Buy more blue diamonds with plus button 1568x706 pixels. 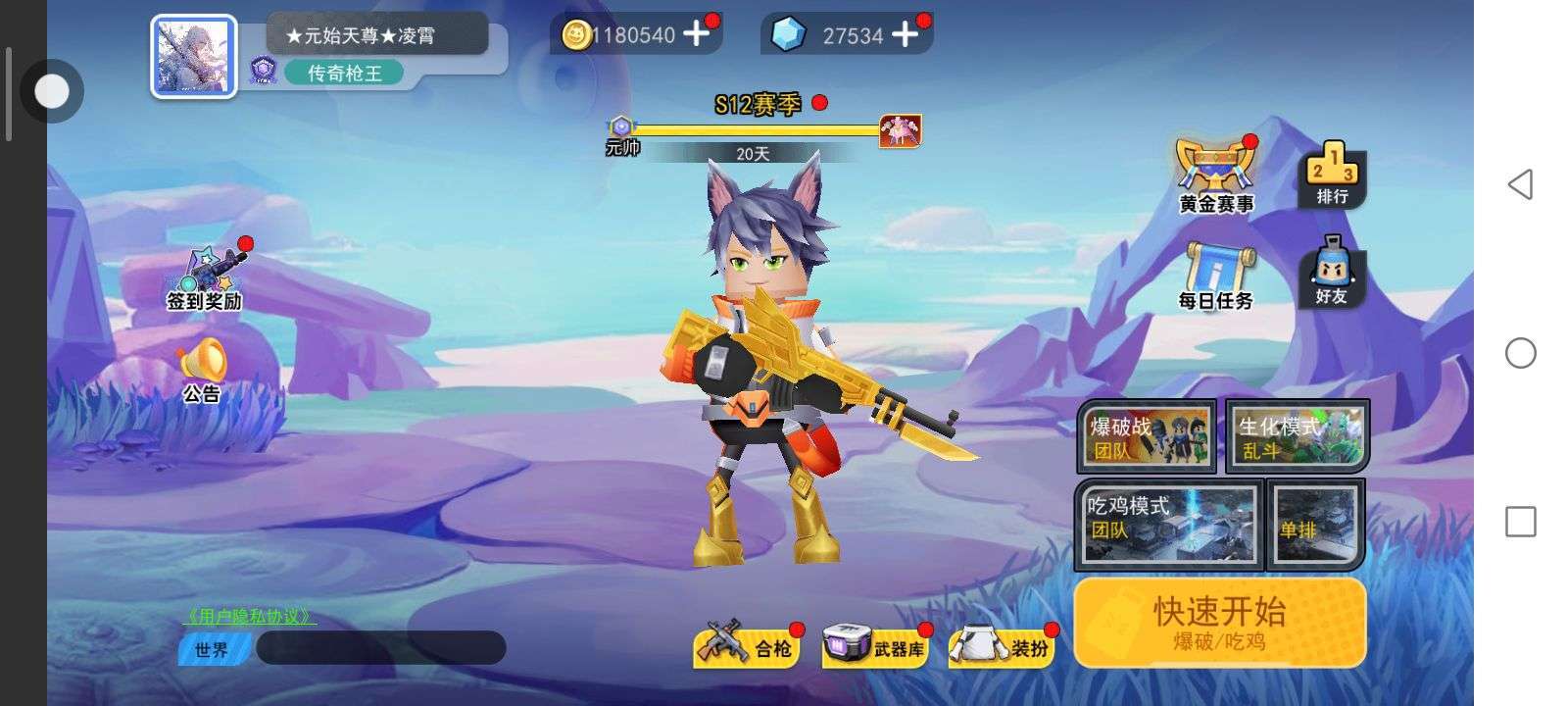coord(906,35)
